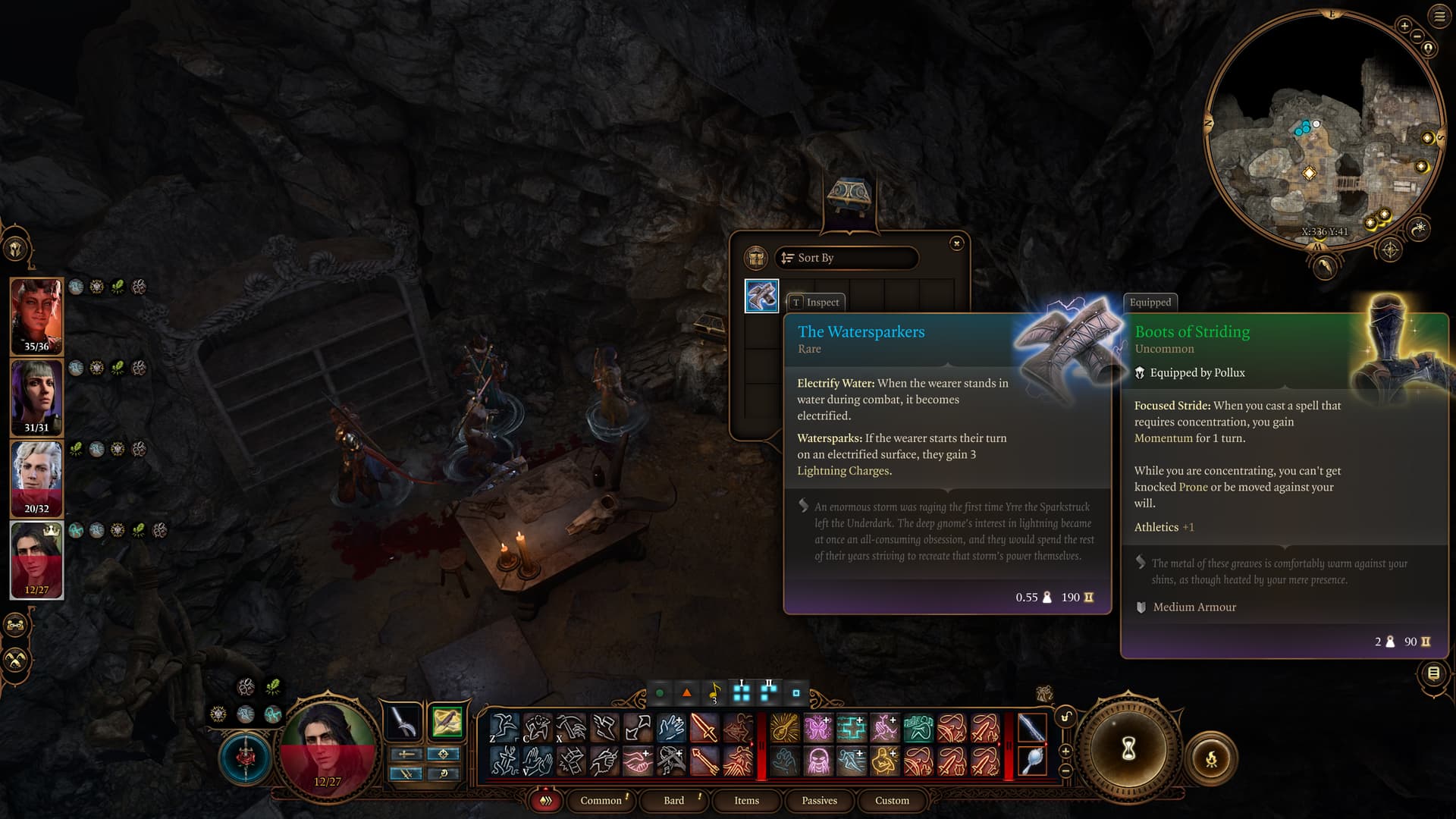Zoom in on the minimap
Image resolution: width=1456 pixels, height=819 pixels.
(x=1404, y=27)
